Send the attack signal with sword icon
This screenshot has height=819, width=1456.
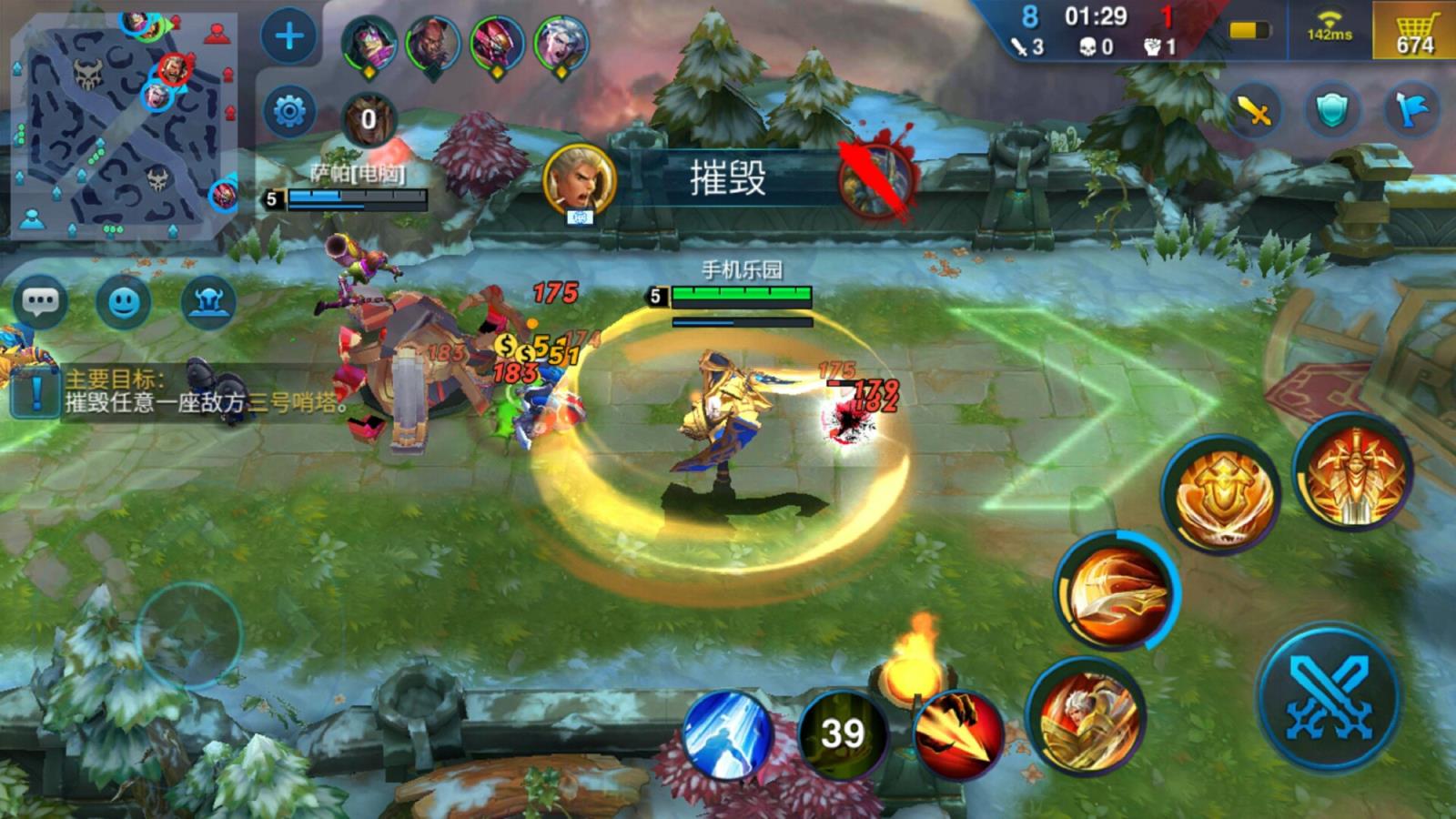coord(1254,111)
